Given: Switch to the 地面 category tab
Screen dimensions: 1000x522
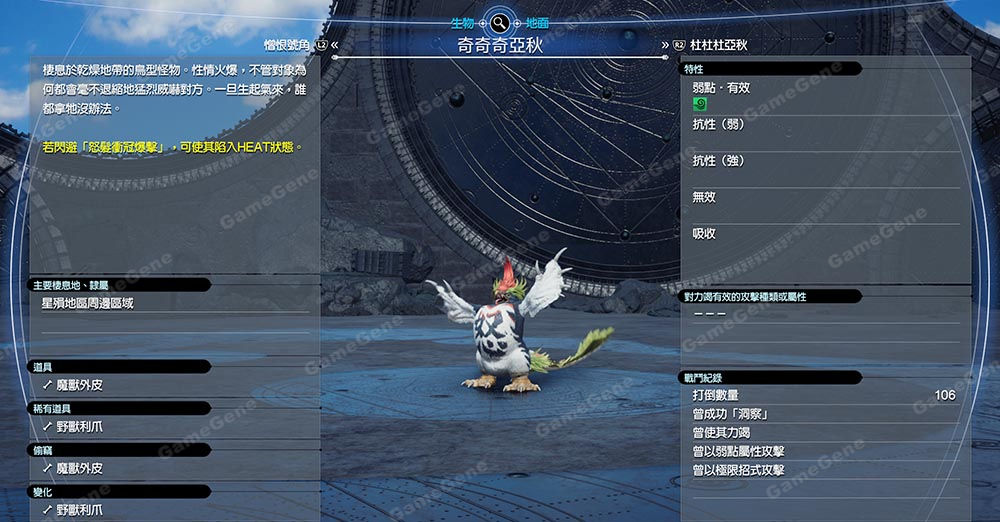Looking at the screenshot, I should [x=535, y=22].
